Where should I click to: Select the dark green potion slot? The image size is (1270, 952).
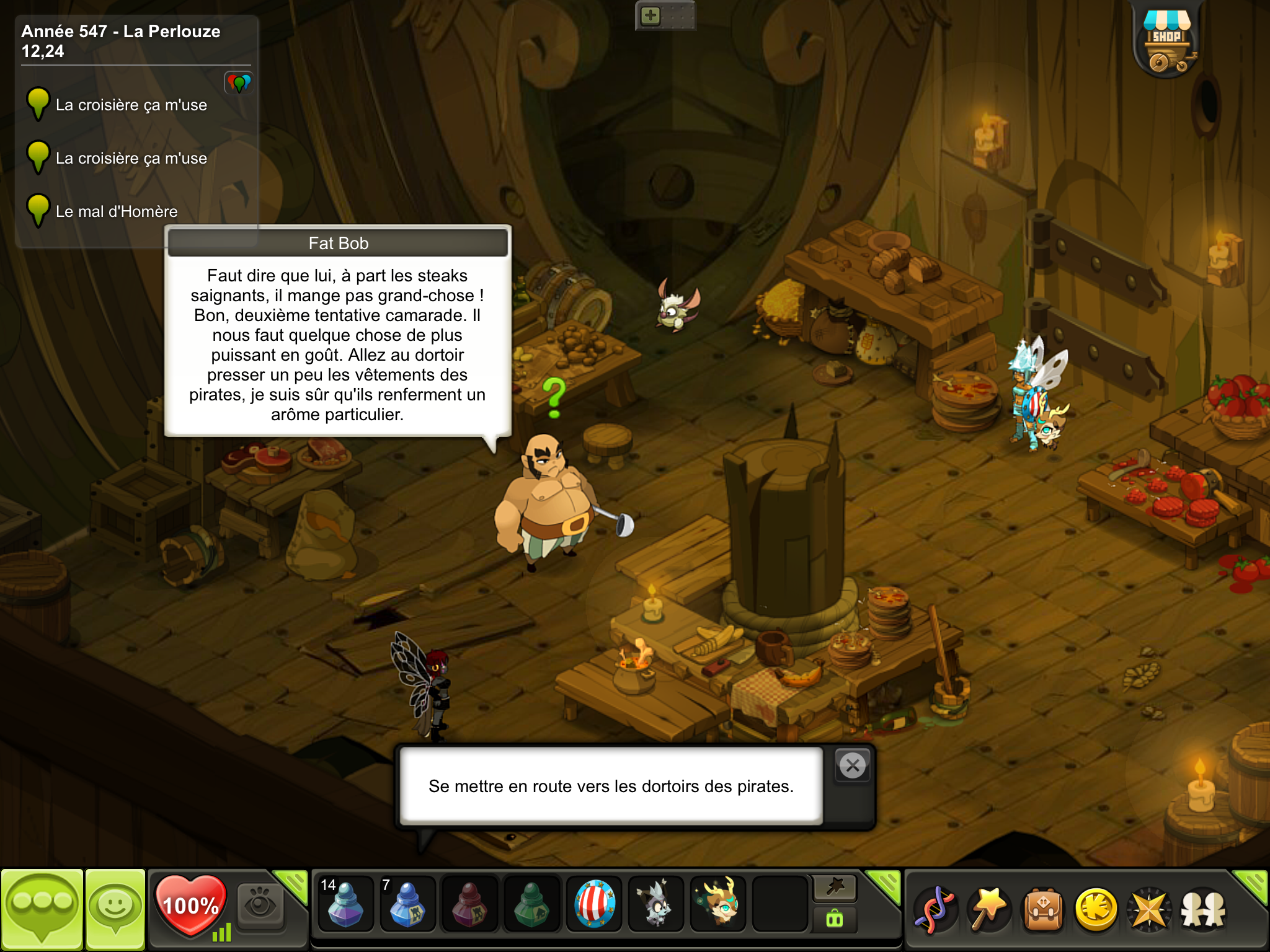531,904
